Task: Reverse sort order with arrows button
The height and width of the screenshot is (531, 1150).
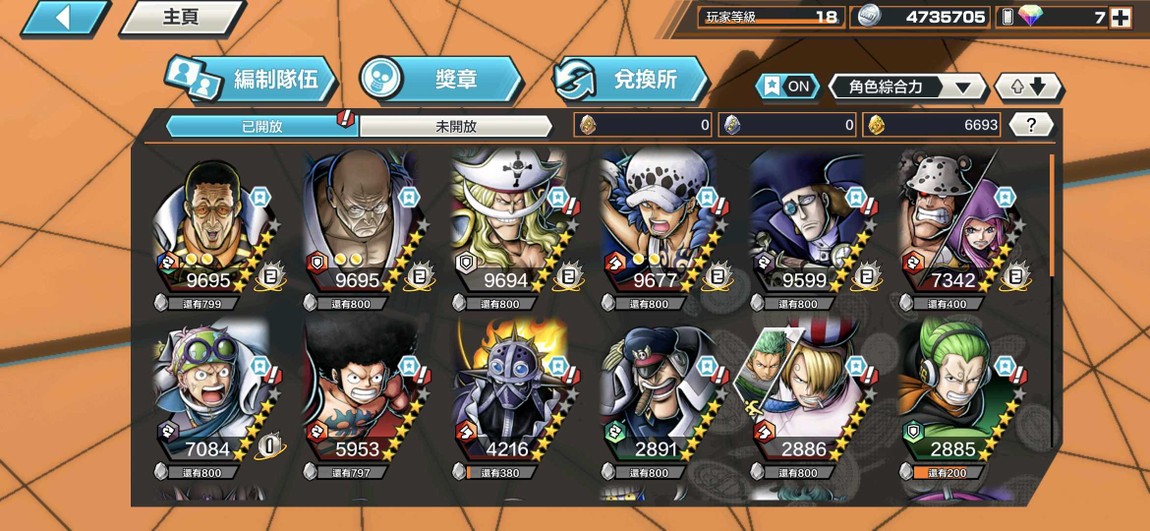Action: point(1027,87)
